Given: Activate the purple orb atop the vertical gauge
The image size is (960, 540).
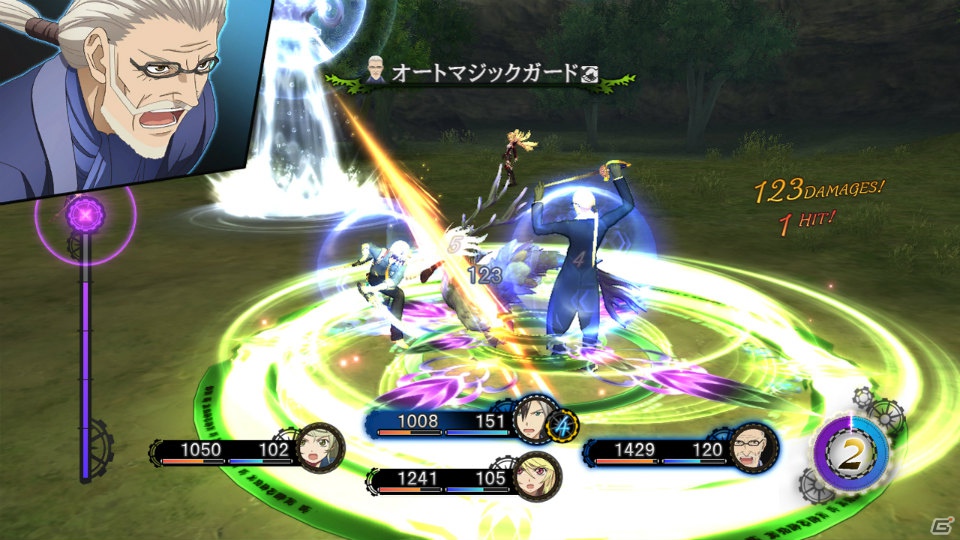Looking at the screenshot, I should (86, 214).
